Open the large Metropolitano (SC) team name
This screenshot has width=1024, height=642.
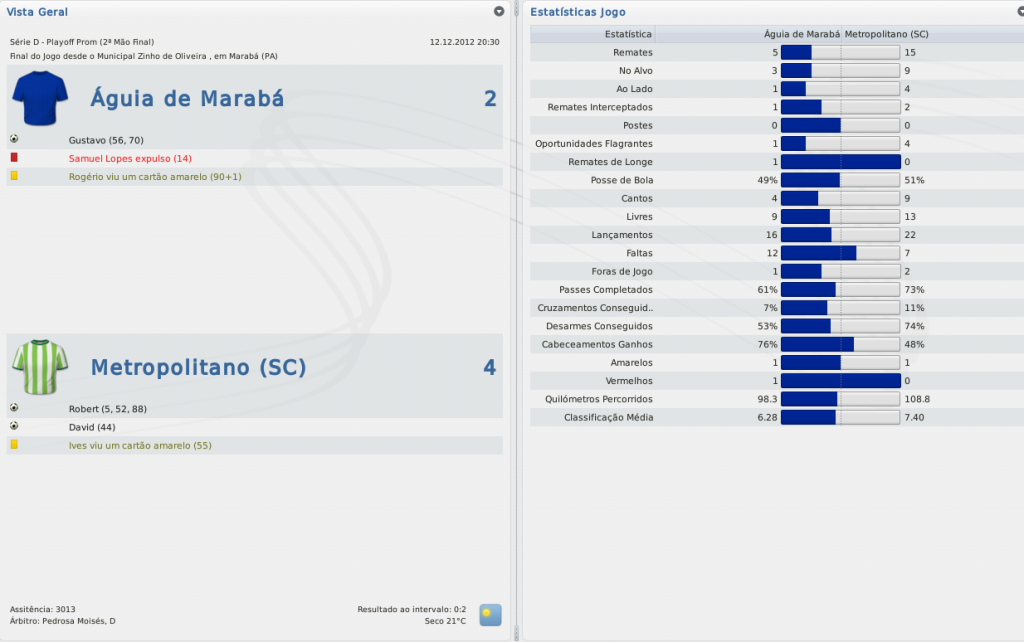click(198, 367)
